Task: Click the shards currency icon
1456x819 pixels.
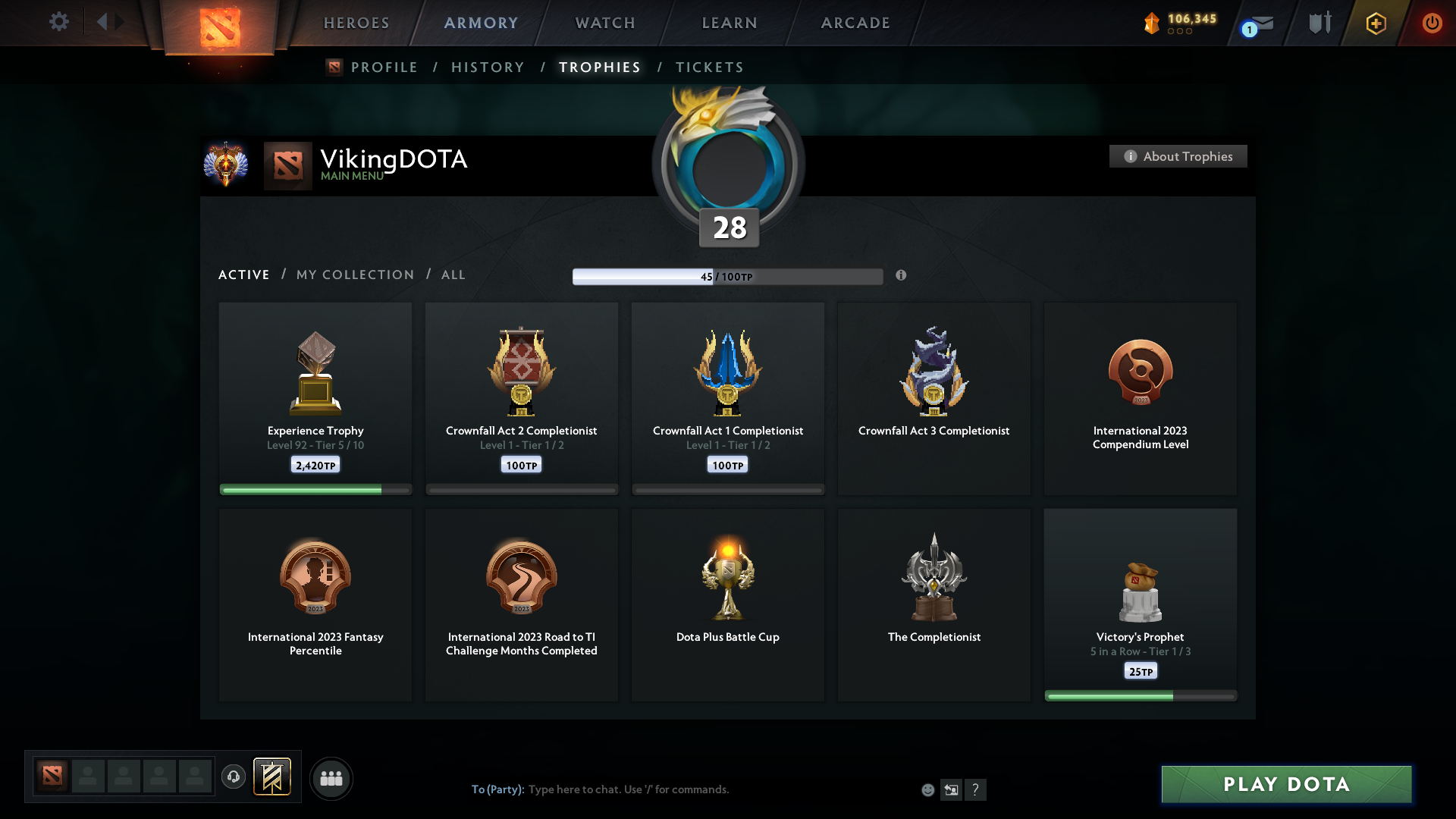Action: (1153, 23)
